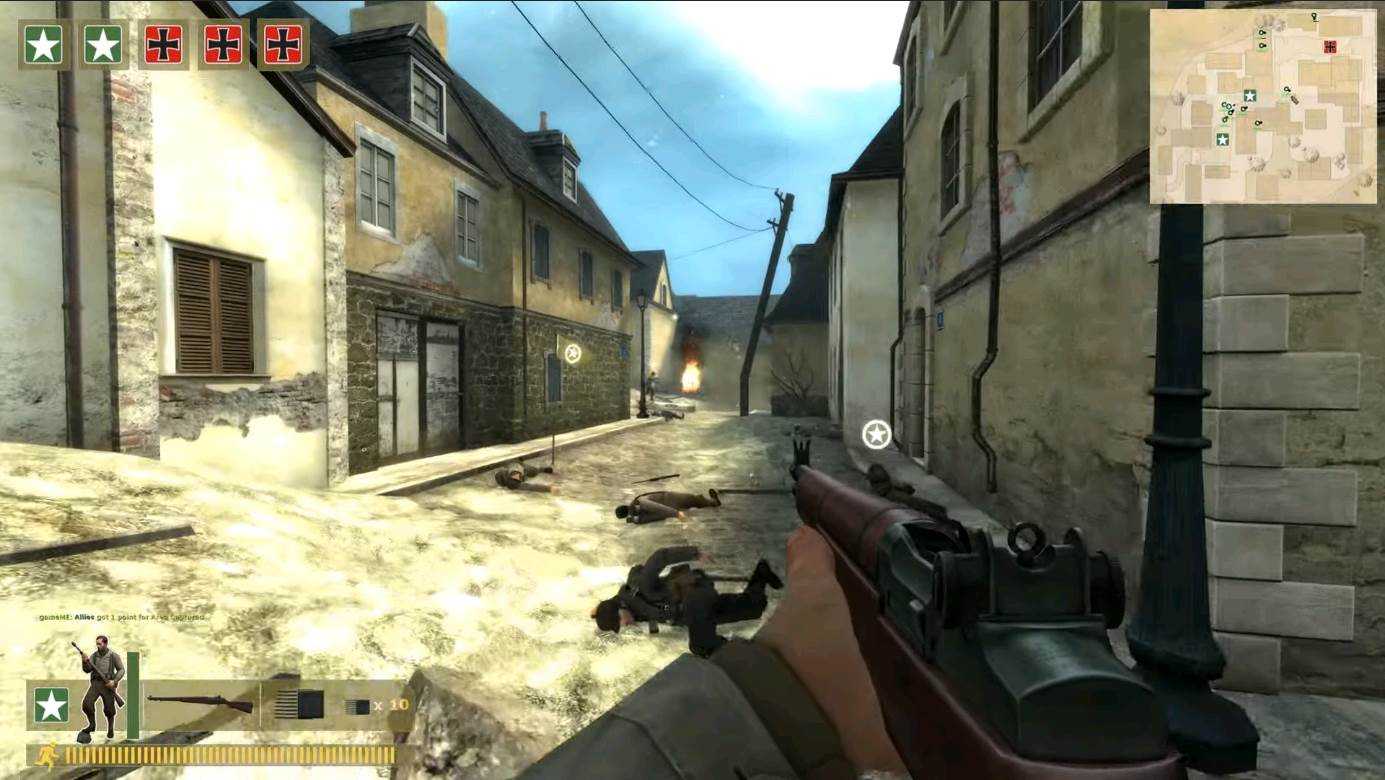1385x780 pixels.
Task: Select the circled Axis cross objective marker
Action: click(572, 353)
